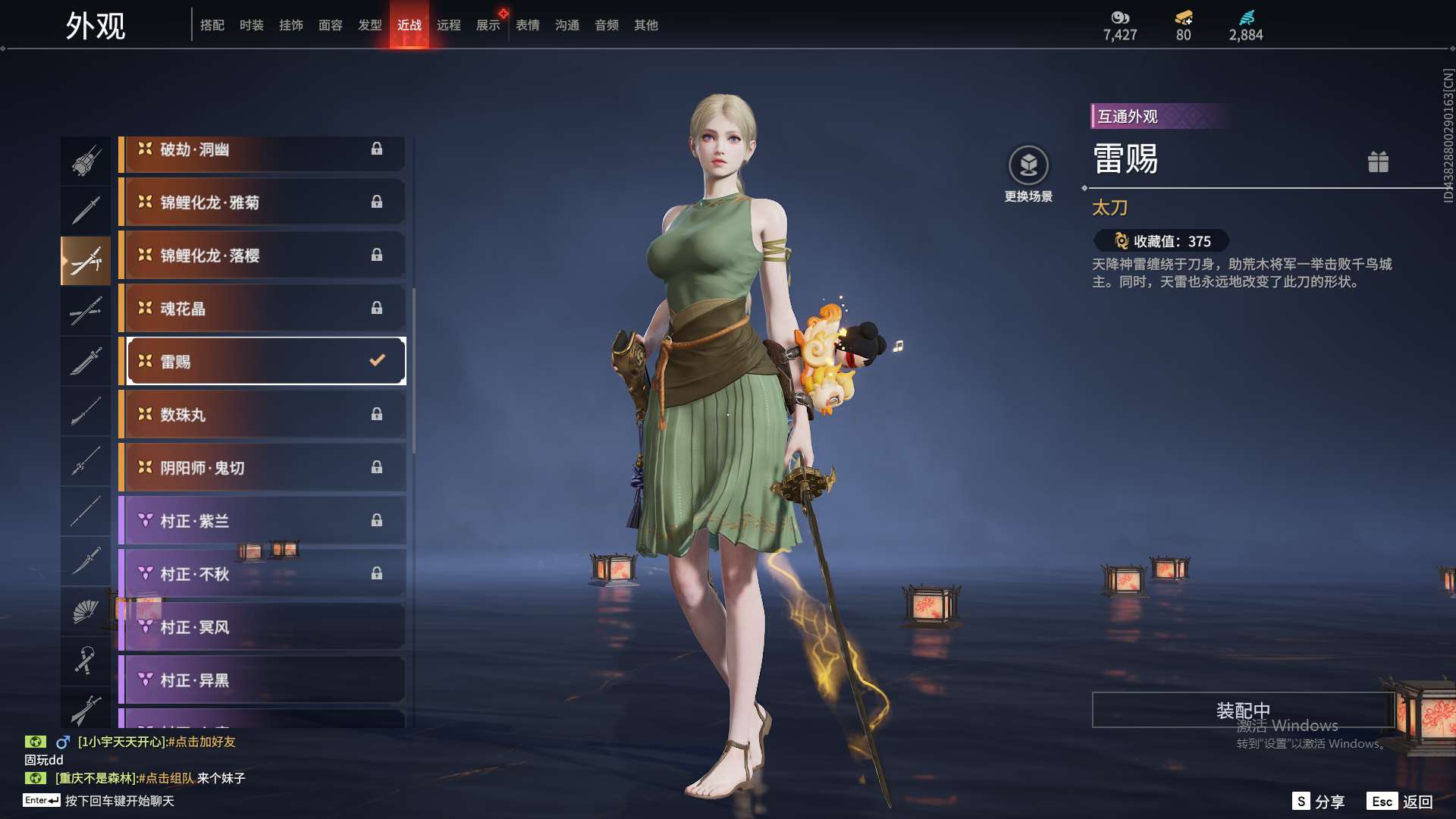Pick the 数珠丸 skin
The image size is (1456, 819).
(262, 415)
